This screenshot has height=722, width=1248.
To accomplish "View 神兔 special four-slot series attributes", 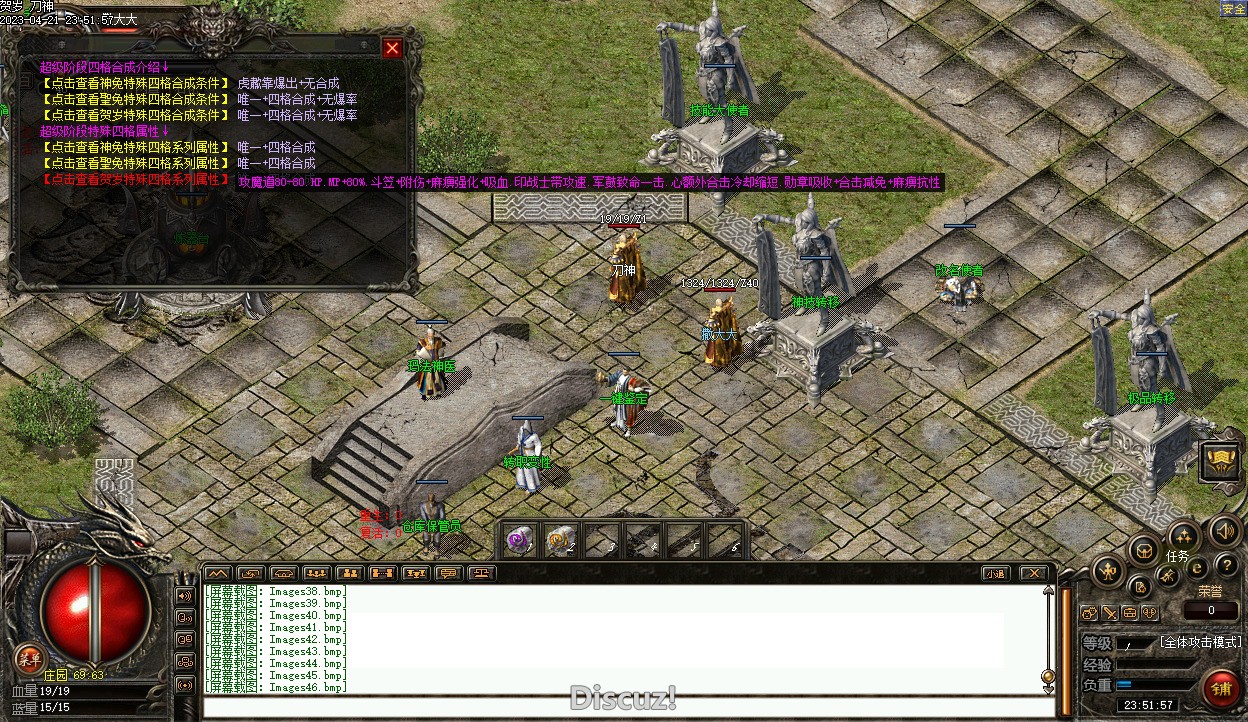I will pos(135,148).
